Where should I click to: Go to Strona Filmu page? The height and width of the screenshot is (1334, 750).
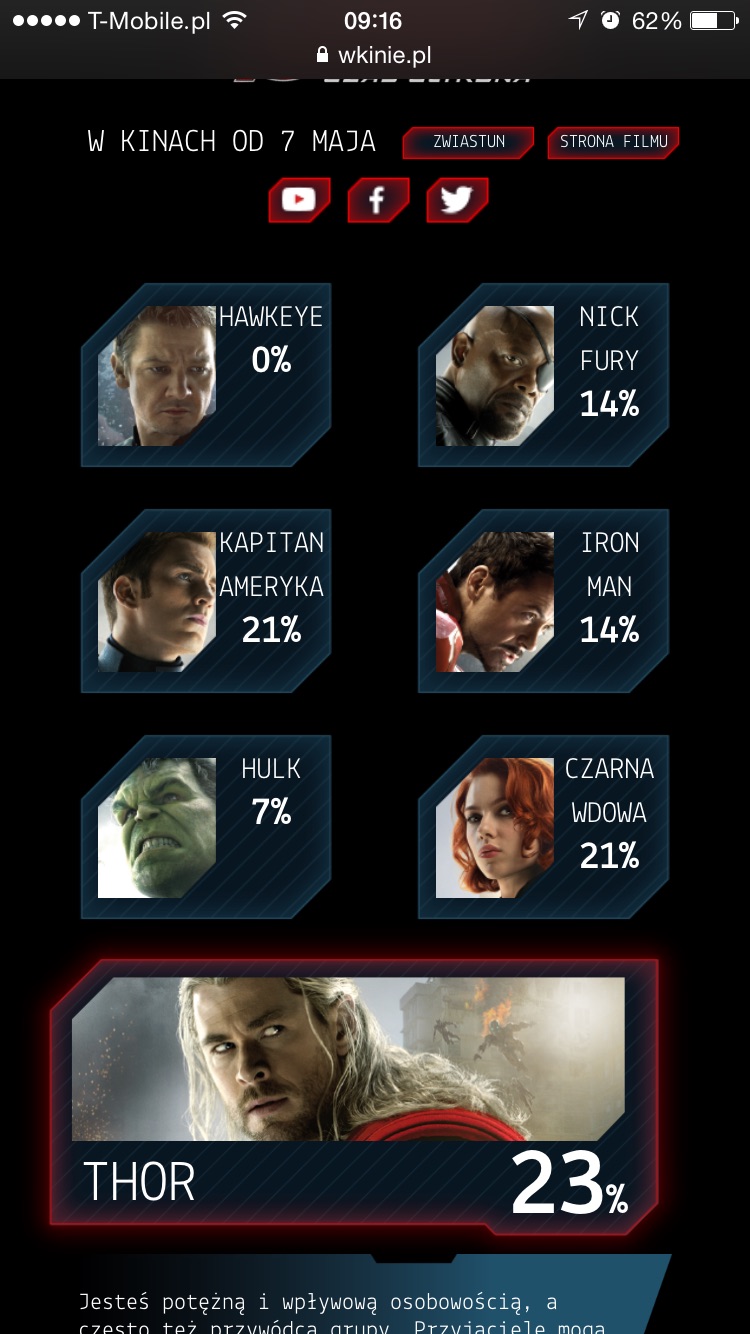point(613,142)
